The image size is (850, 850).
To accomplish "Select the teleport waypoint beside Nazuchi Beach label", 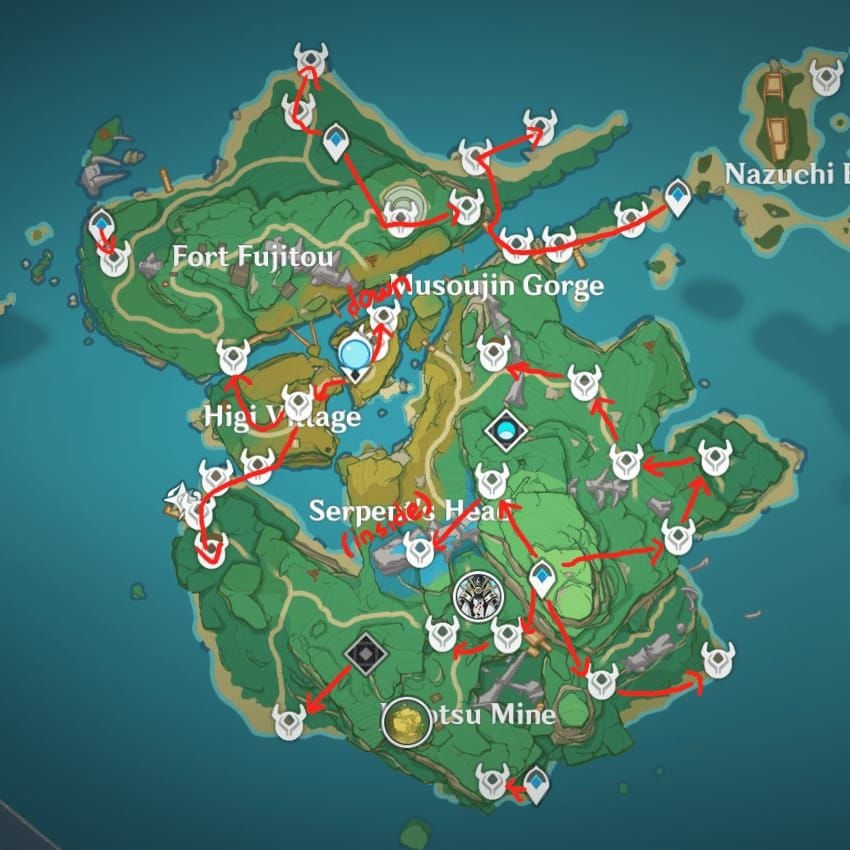I will [678, 196].
